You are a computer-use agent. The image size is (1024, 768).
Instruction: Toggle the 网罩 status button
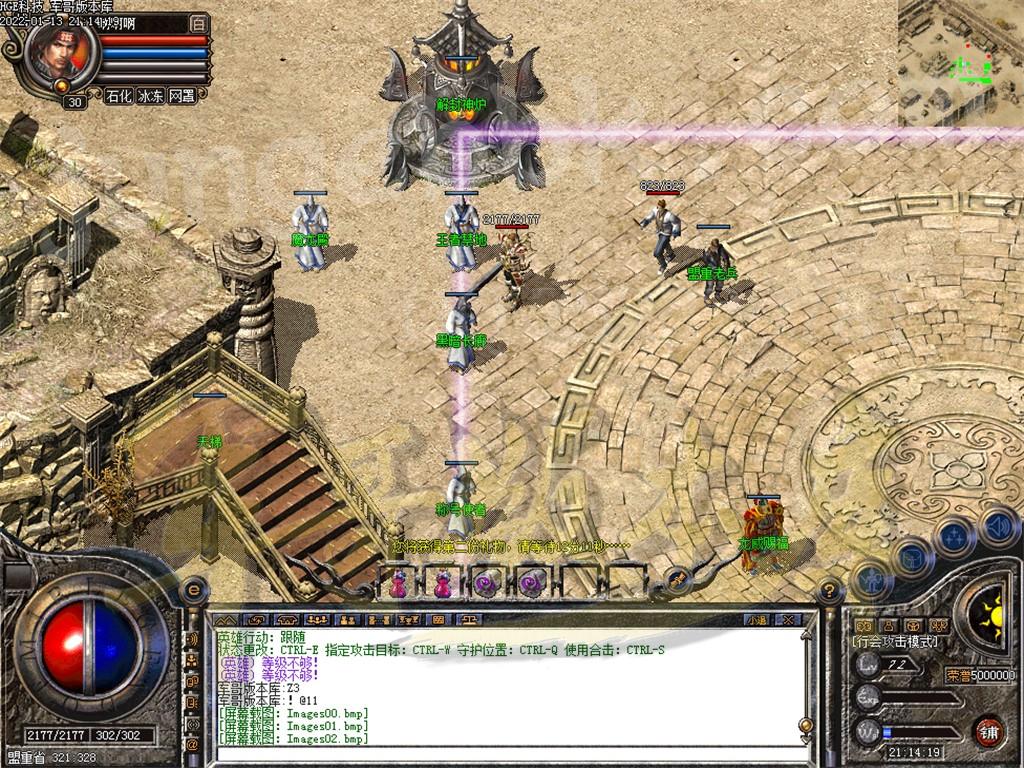[x=181, y=96]
